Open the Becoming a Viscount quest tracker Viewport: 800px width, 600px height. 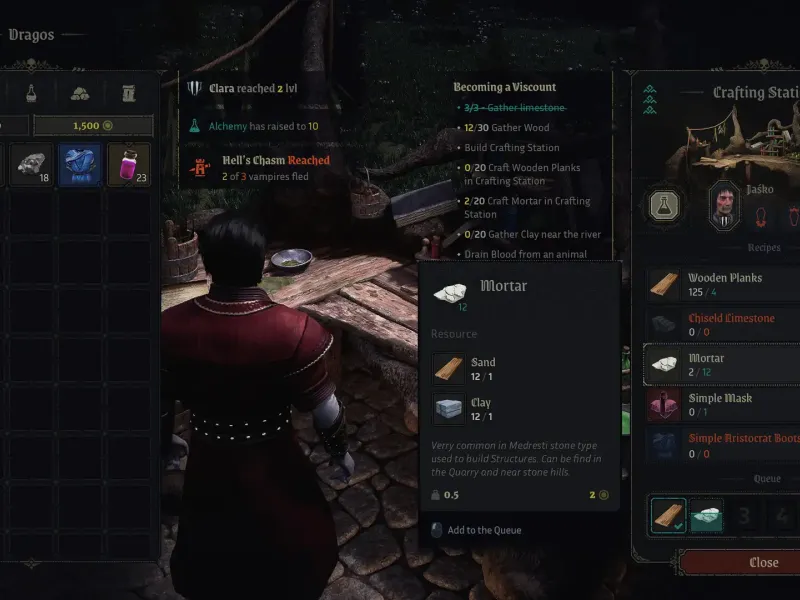(x=504, y=87)
